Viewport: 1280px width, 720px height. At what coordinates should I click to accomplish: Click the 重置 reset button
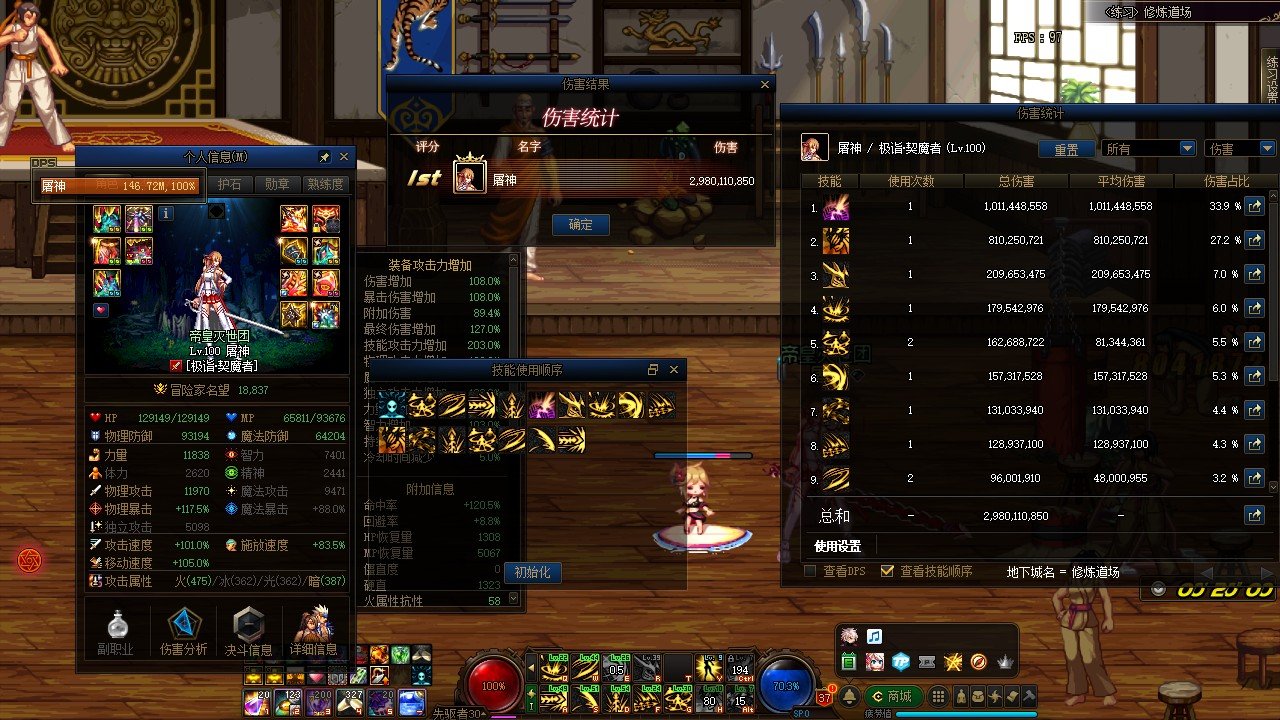pyautogui.click(x=1066, y=149)
